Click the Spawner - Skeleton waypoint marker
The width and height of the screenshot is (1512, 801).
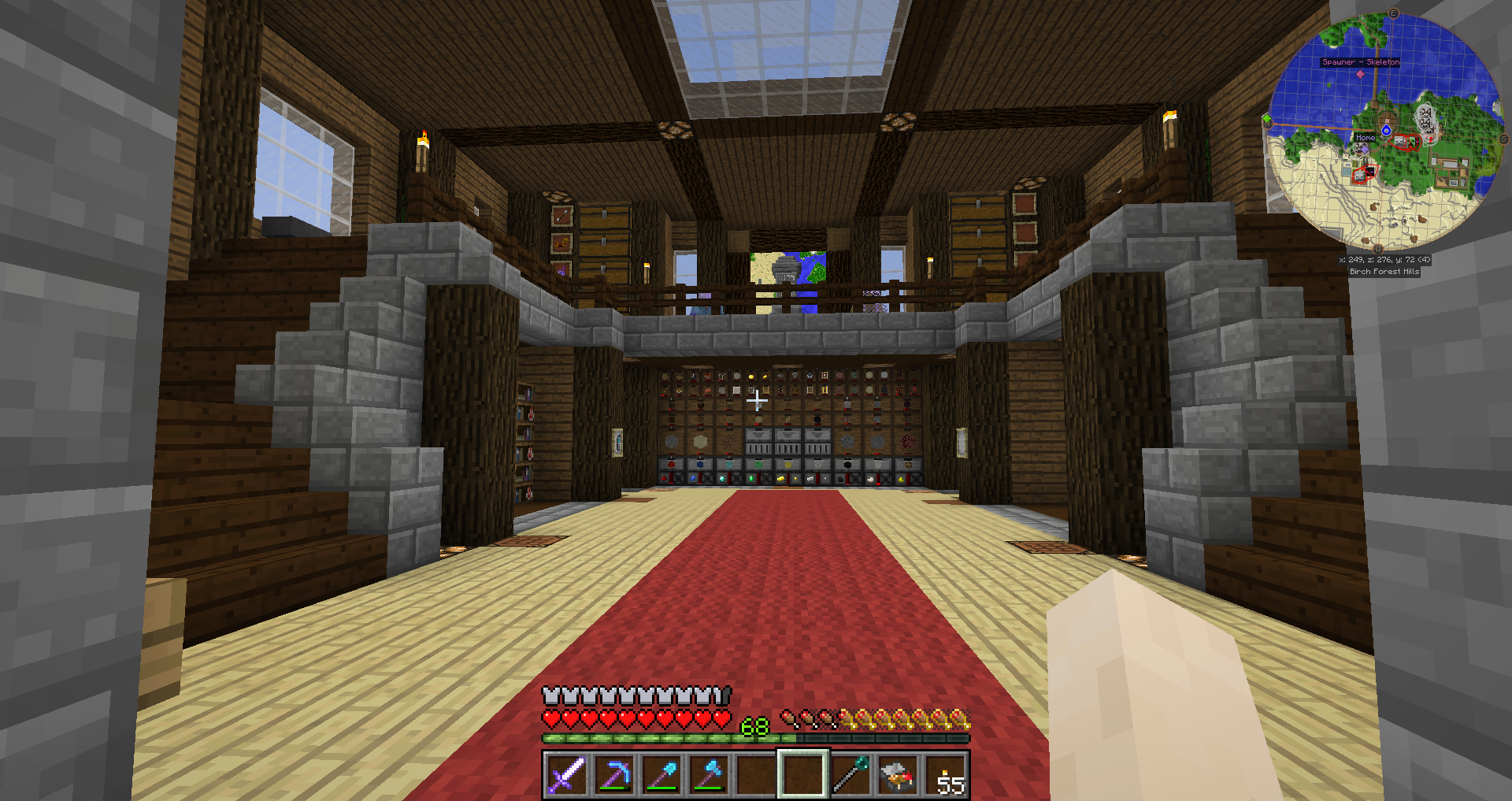click(1360, 74)
